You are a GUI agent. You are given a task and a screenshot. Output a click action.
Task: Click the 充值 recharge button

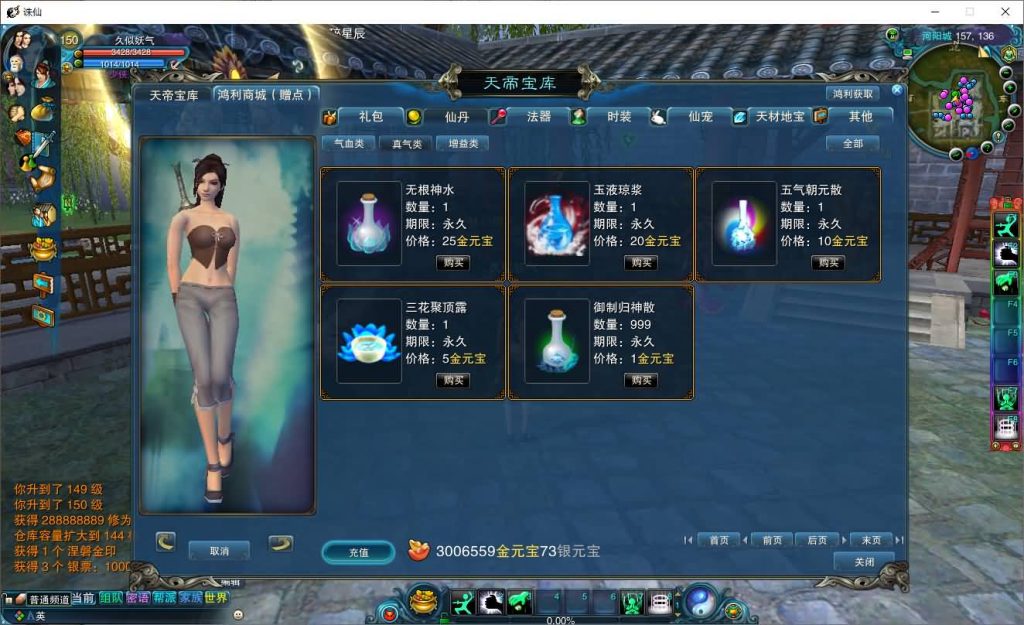click(x=358, y=552)
